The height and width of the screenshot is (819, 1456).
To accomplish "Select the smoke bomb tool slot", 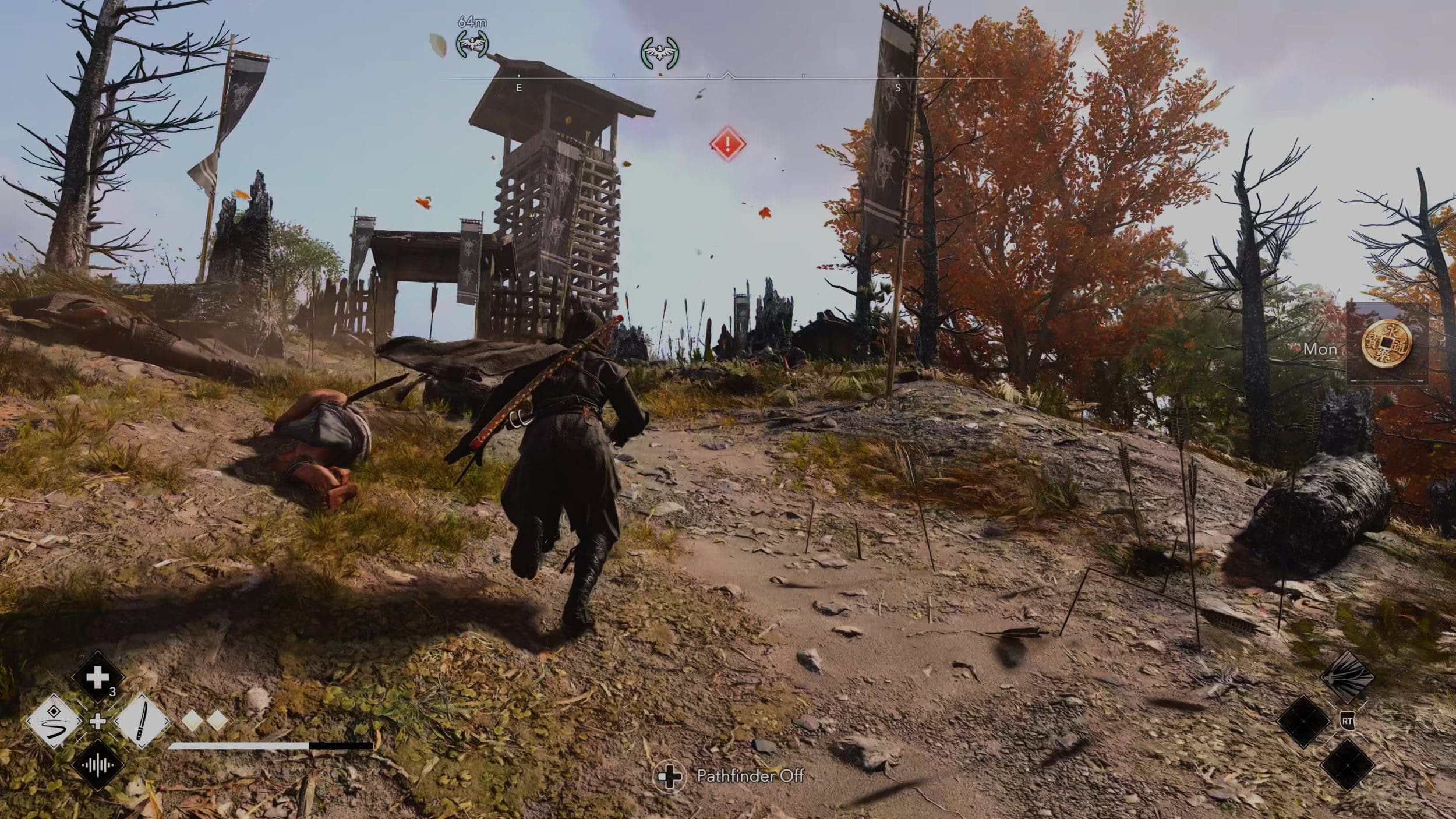I will [x=1347, y=678].
